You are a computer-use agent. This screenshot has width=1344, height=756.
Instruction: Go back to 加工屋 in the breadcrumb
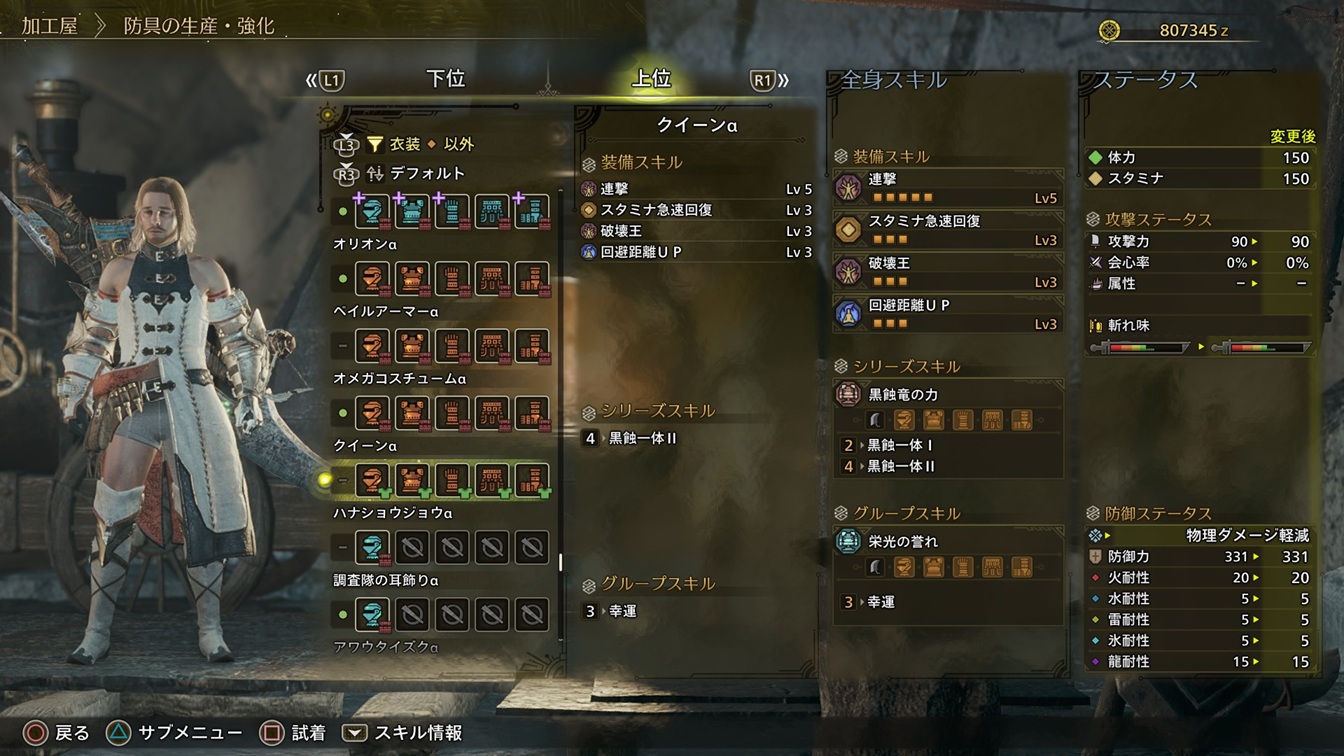(49, 26)
